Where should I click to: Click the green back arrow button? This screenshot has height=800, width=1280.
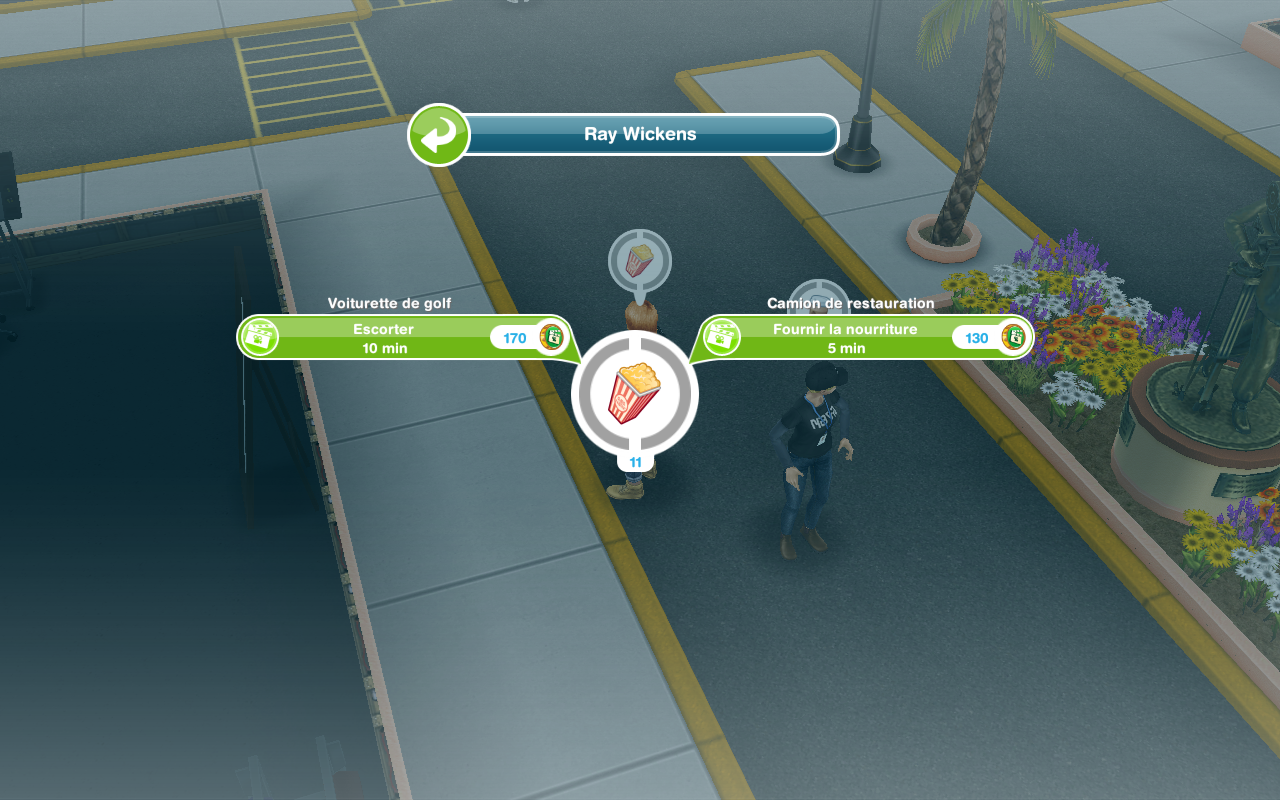[438, 135]
